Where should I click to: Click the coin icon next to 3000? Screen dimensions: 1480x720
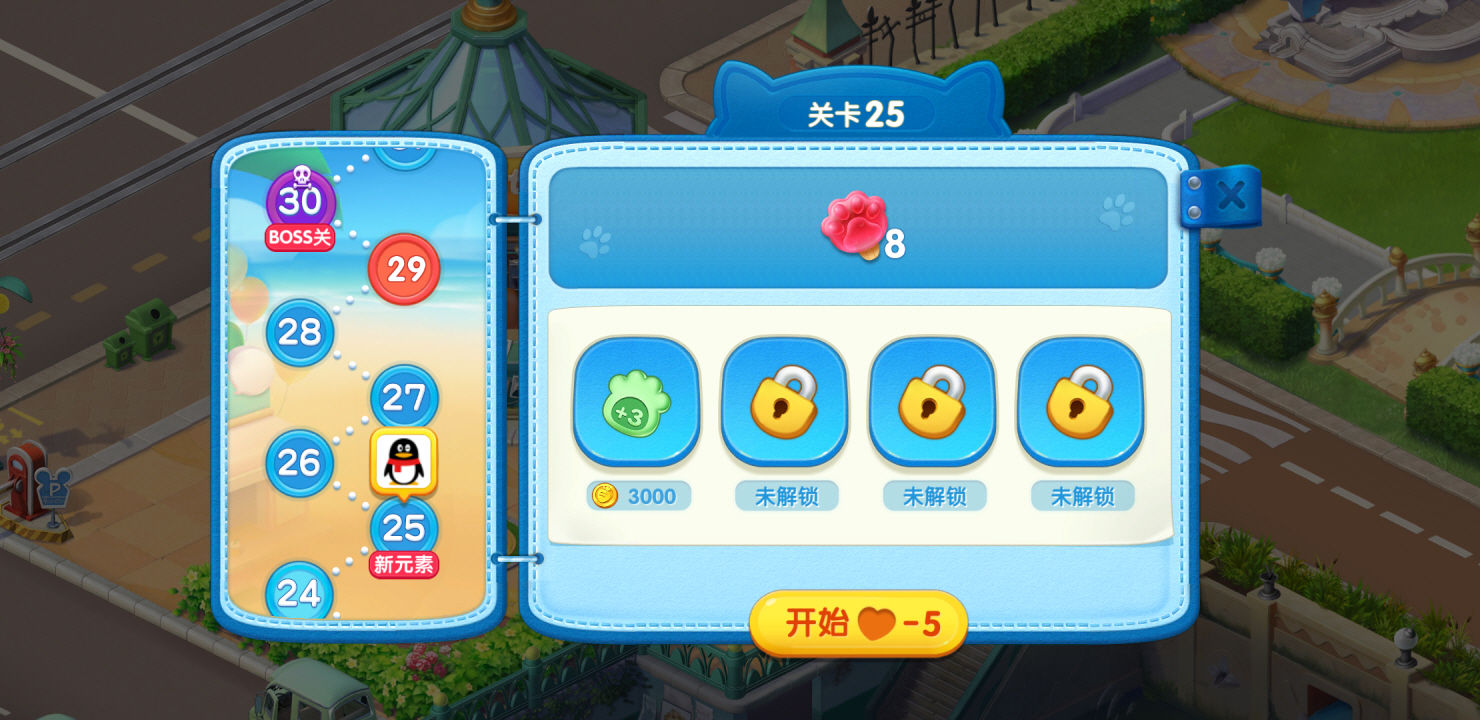[x=604, y=496]
